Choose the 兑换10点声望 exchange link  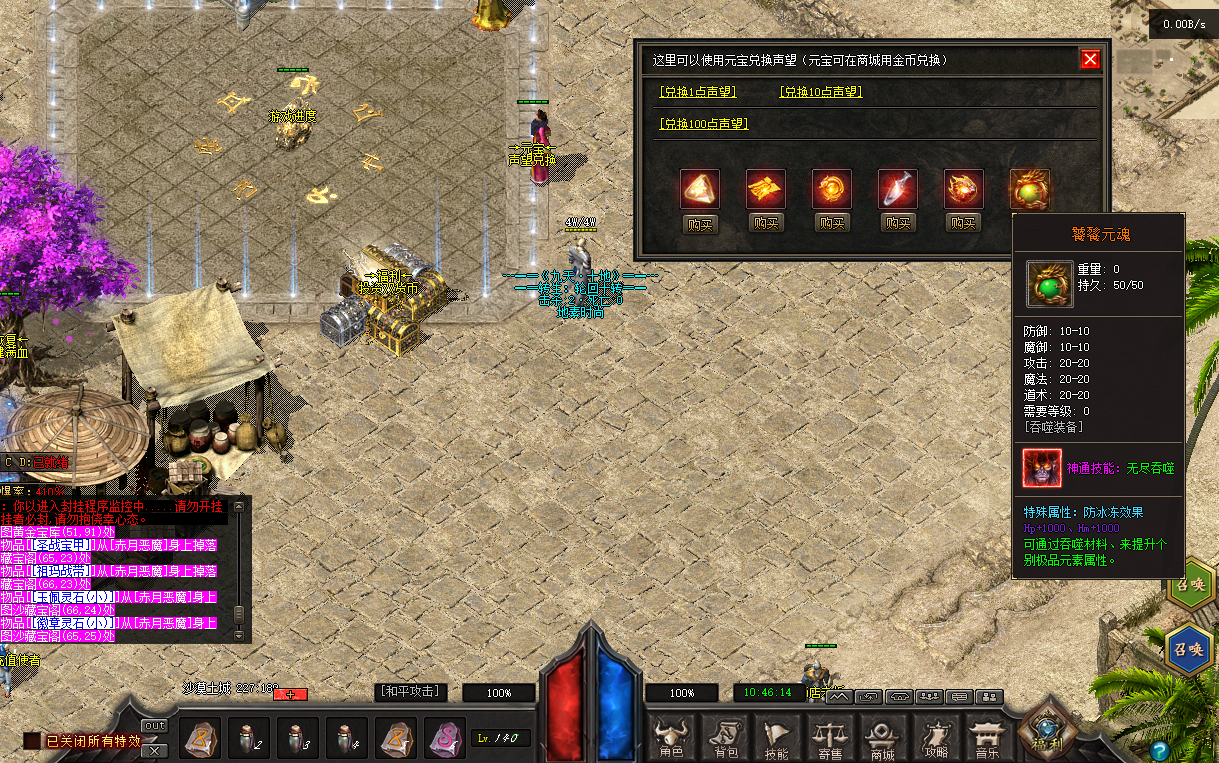820,92
